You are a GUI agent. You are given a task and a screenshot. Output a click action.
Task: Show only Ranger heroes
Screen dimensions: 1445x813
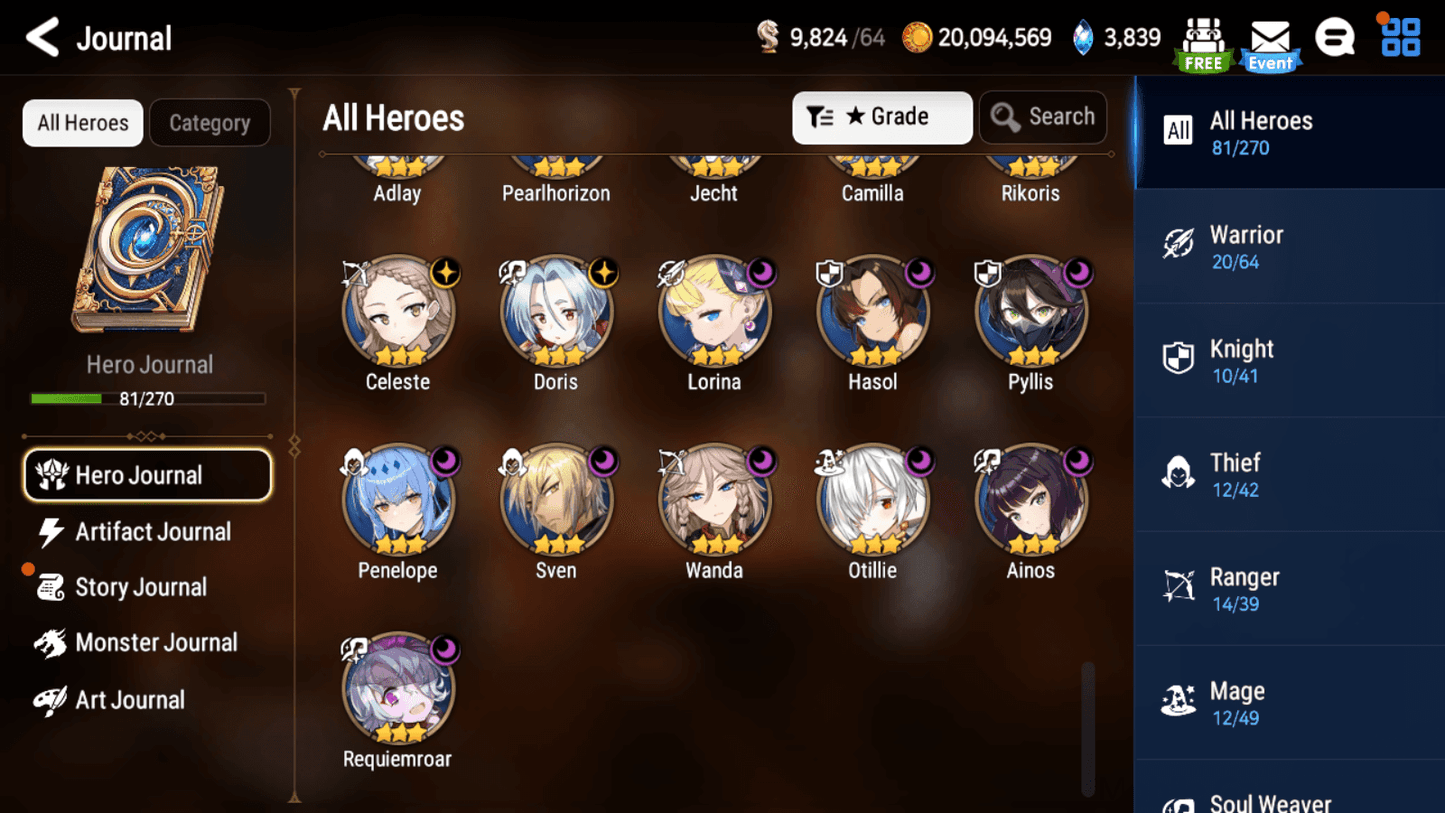point(1288,589)
